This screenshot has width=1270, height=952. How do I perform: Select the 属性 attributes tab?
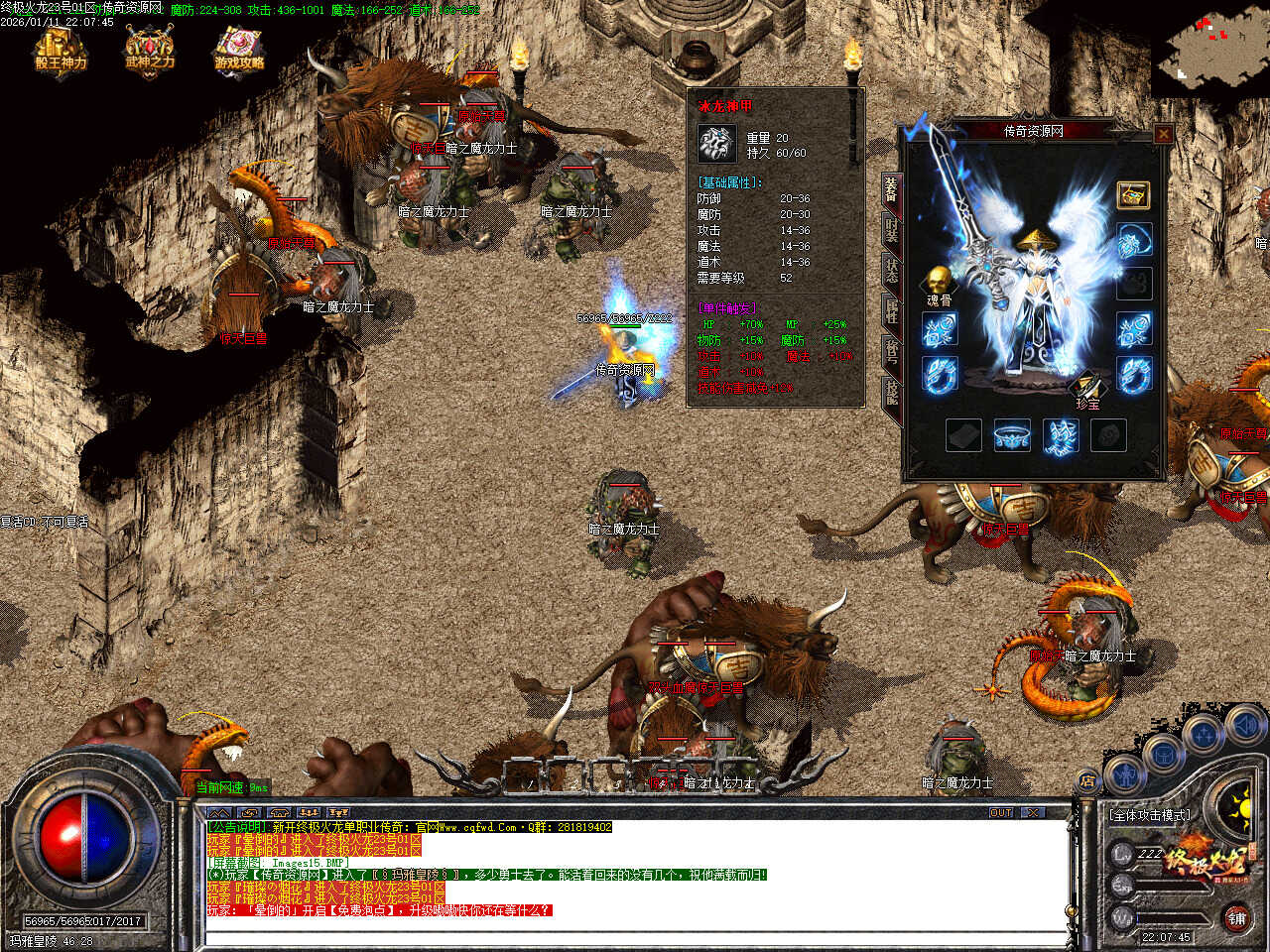pos(891,311)
